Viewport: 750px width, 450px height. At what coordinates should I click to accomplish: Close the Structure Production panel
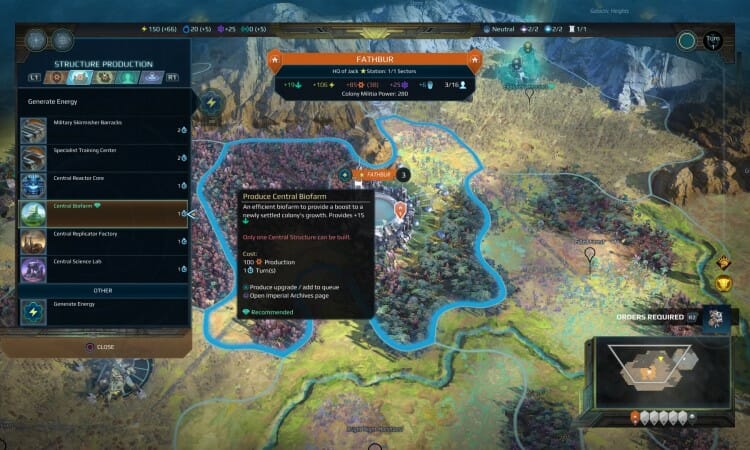click(x=100, y=347)
